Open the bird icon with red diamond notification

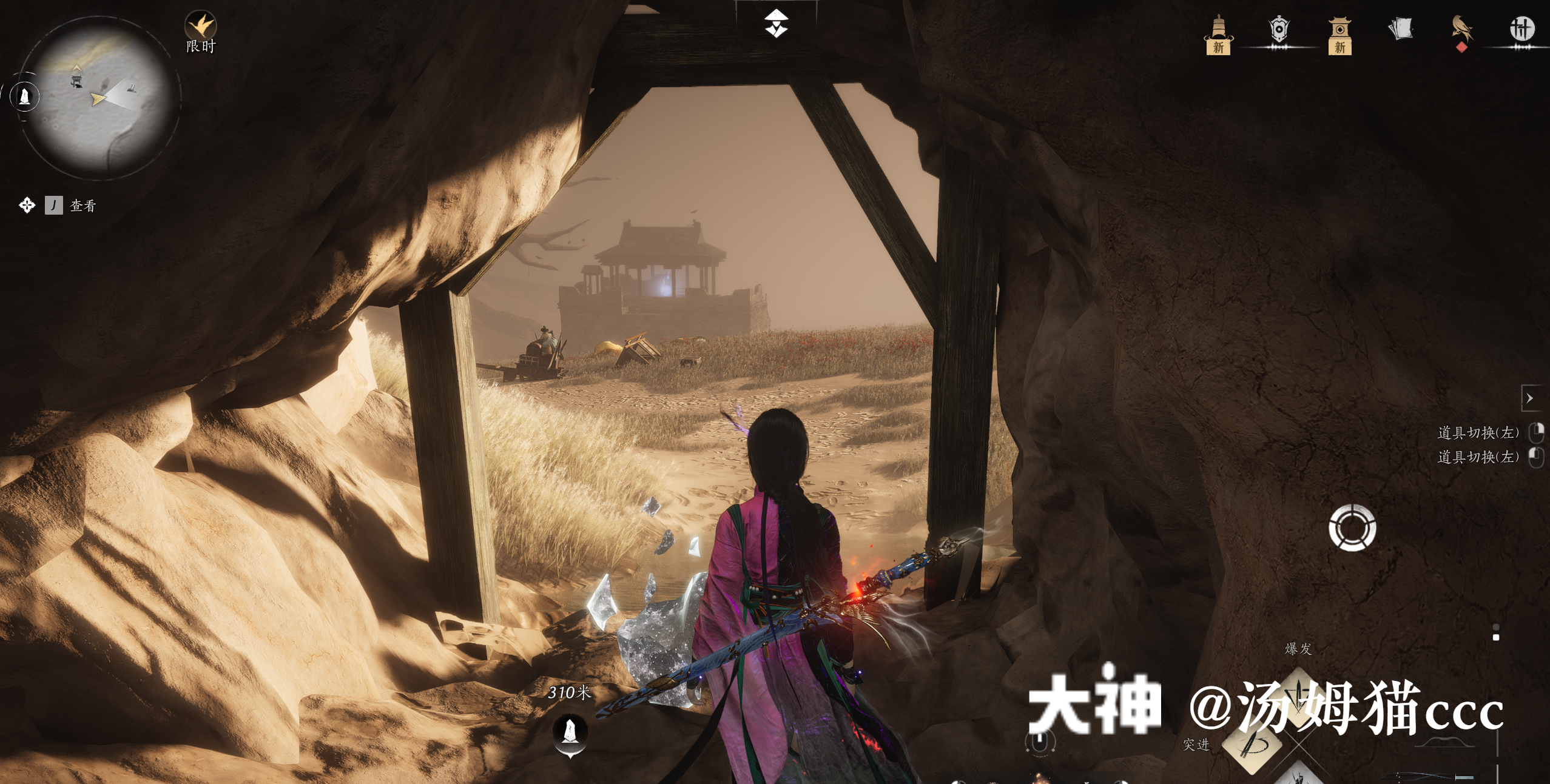tap(1461, 30)
